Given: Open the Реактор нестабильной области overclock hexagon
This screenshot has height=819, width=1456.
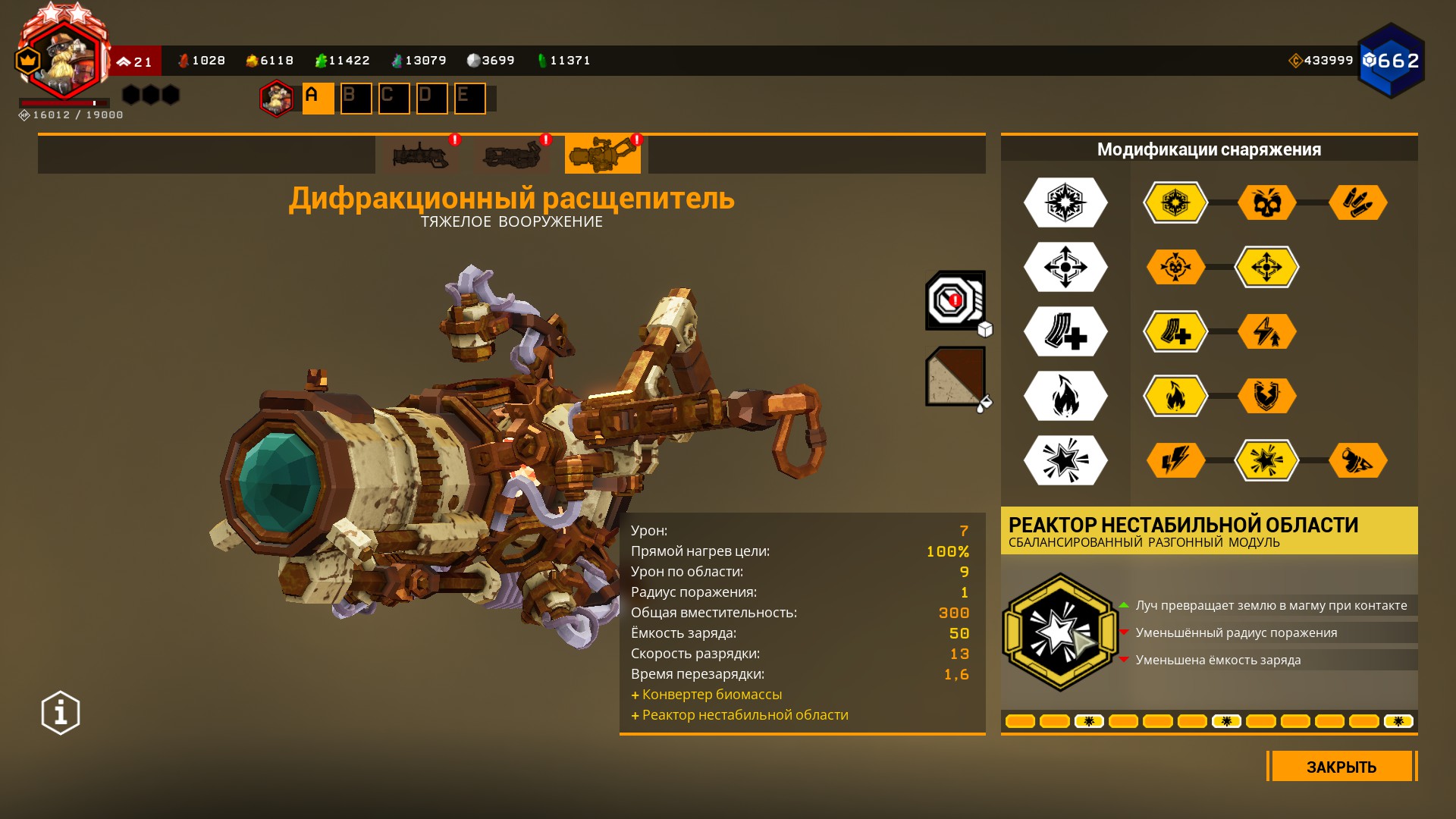Looking at the screenshot, I should (1059, 632).
